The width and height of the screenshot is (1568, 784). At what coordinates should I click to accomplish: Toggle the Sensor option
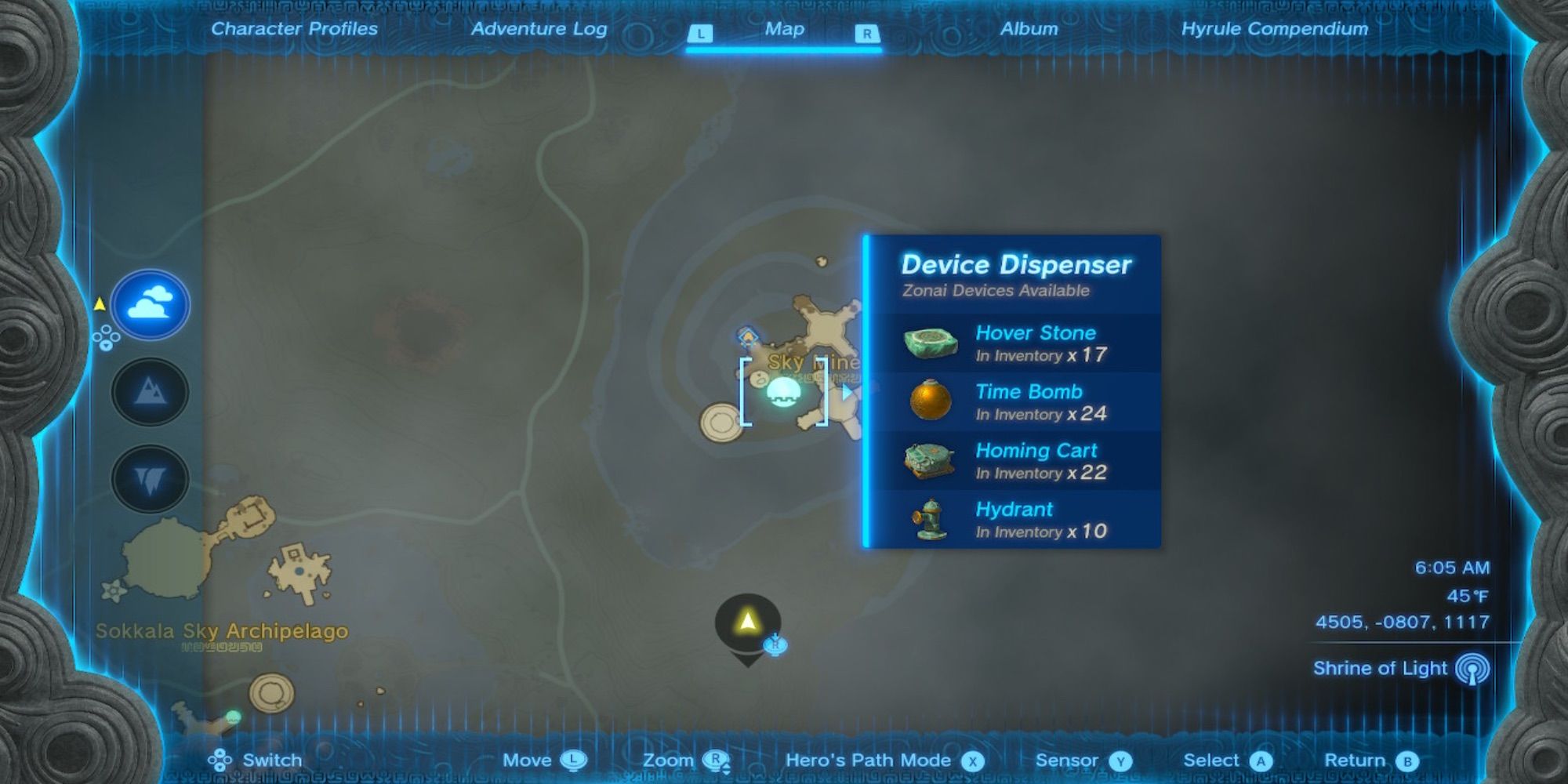[x=1123, y=759]
